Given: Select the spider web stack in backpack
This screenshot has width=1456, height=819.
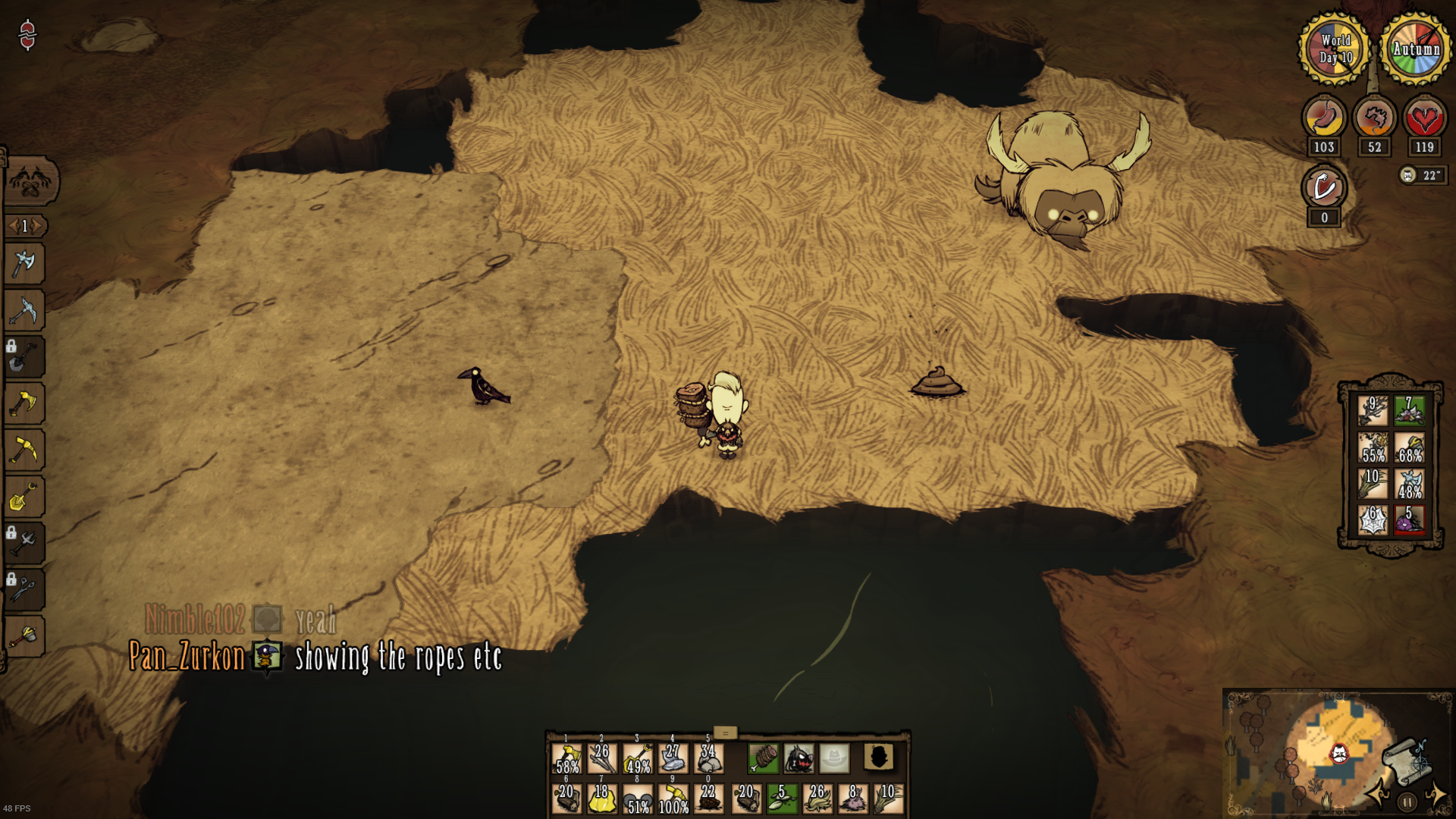Looking at the screenshot, I should (1373, 520).
